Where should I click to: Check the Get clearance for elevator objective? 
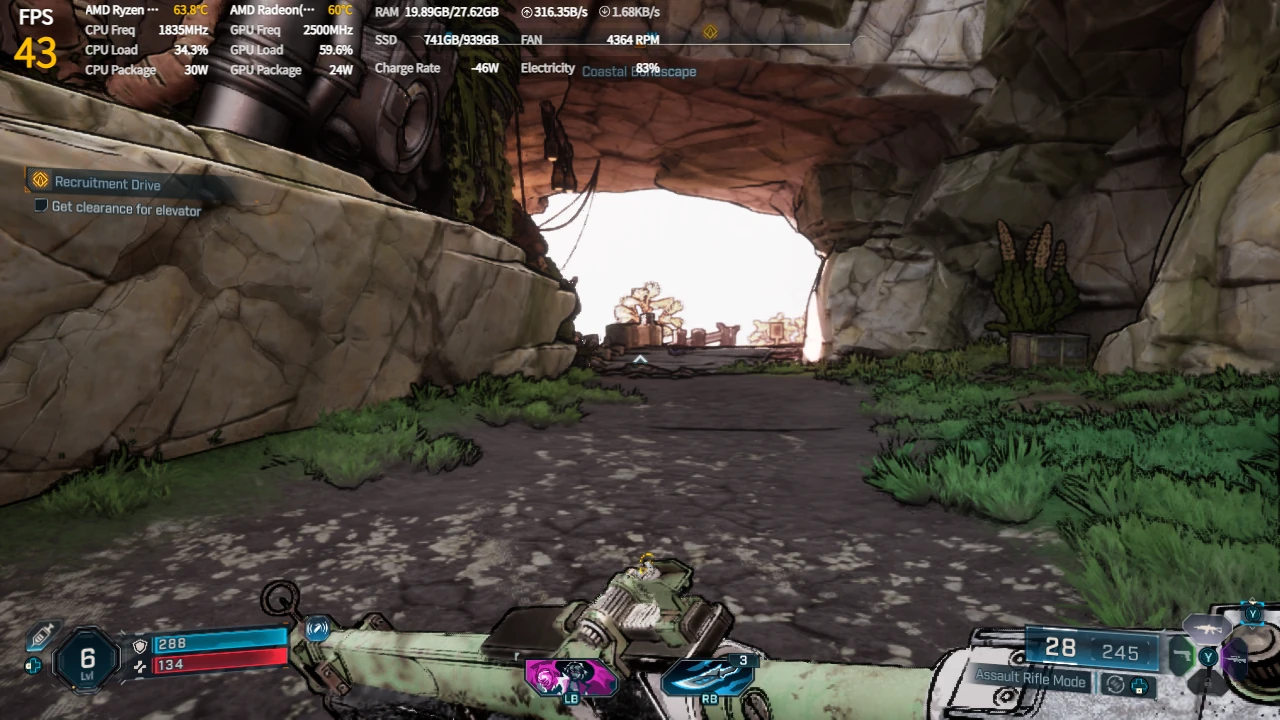click(40, 205)
